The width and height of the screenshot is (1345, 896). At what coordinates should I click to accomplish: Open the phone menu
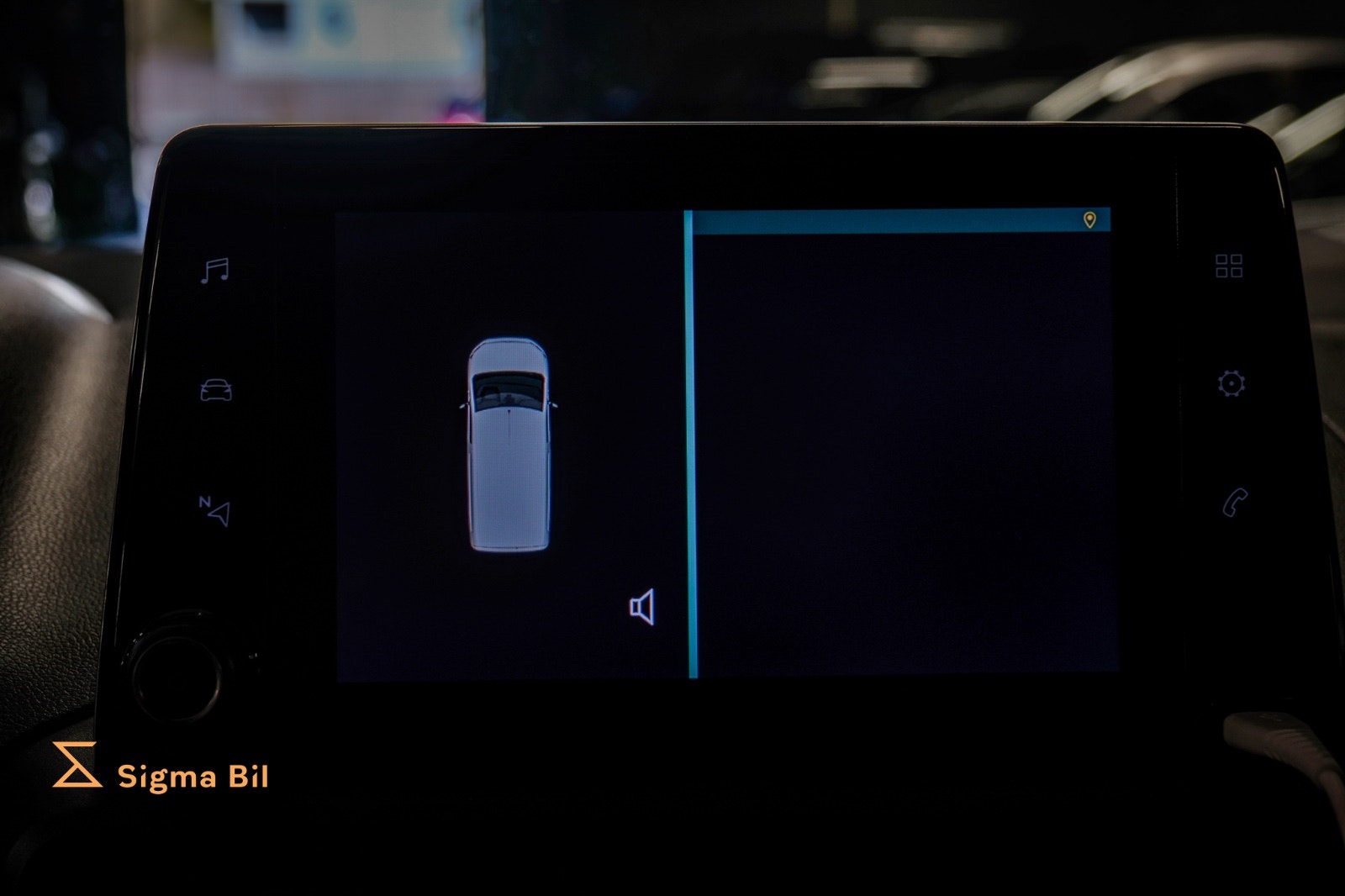coord(1234,503)
